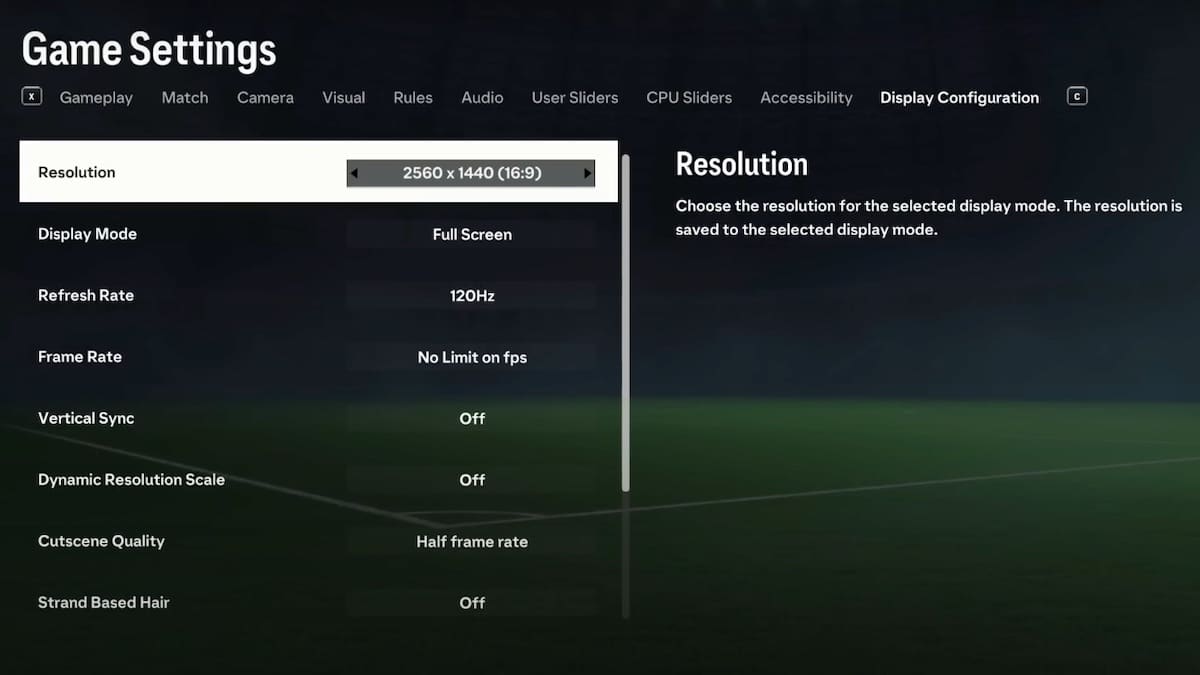Select the Frame Rate setting
This screenshot has width=1200, height=675.
pyautogui.click(x=318, y=357)
